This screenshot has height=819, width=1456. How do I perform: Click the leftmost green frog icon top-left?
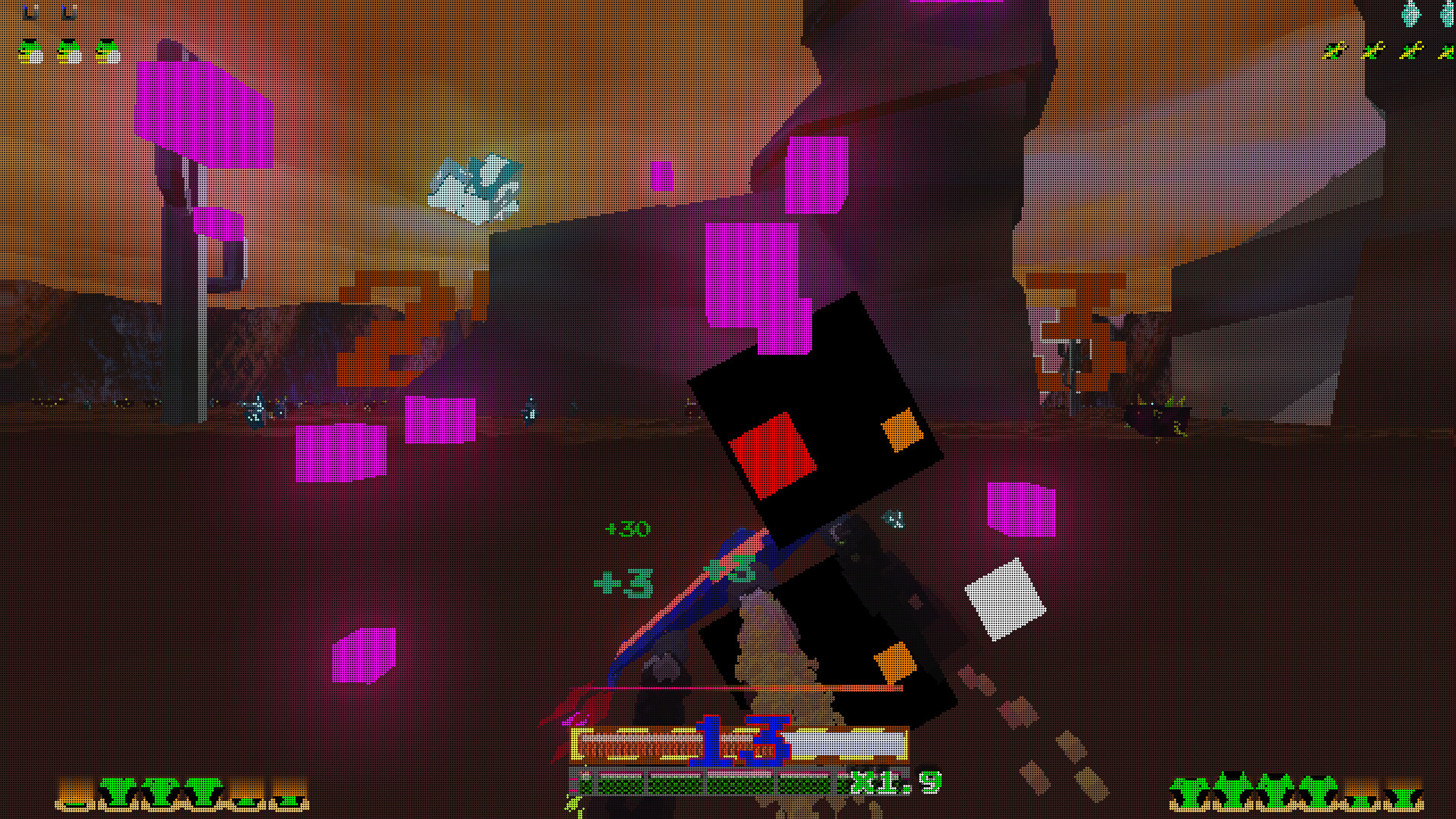(29, 52)
